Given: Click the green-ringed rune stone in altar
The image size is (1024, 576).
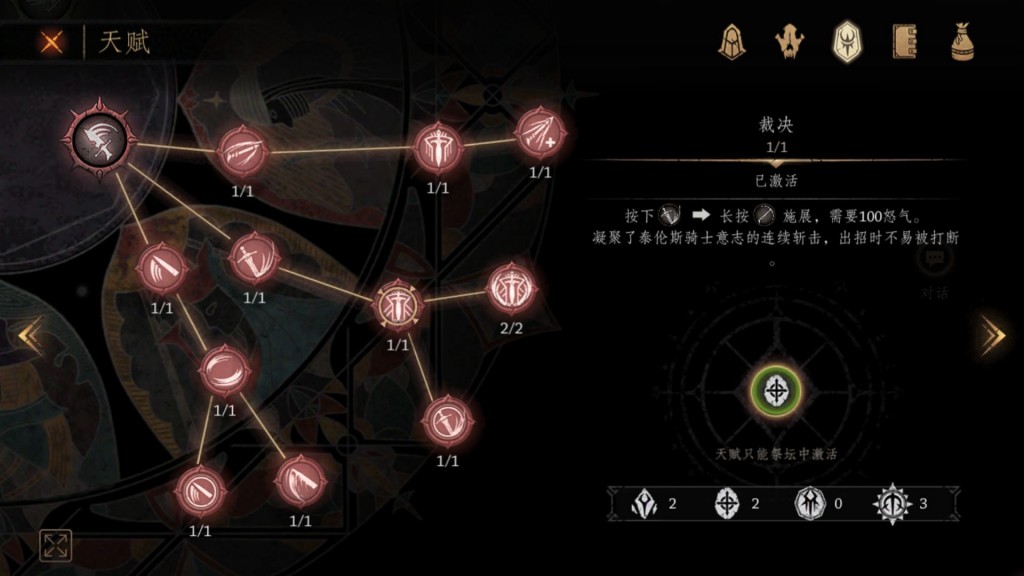Looking at the screenshot, I should pyautogui.click(x=775, y=391).
